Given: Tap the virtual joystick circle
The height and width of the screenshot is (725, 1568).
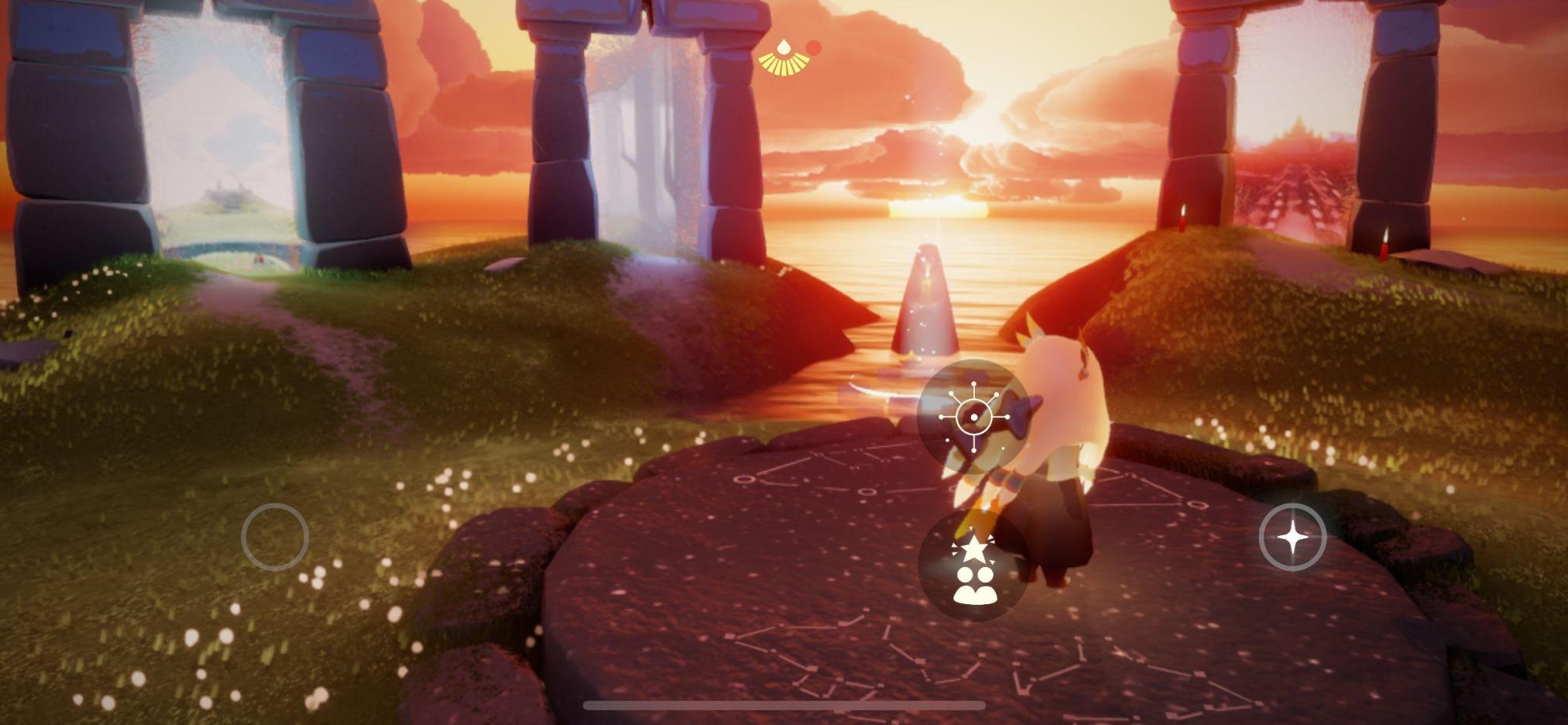Looking at the screenshot, I should pos(275,537).
